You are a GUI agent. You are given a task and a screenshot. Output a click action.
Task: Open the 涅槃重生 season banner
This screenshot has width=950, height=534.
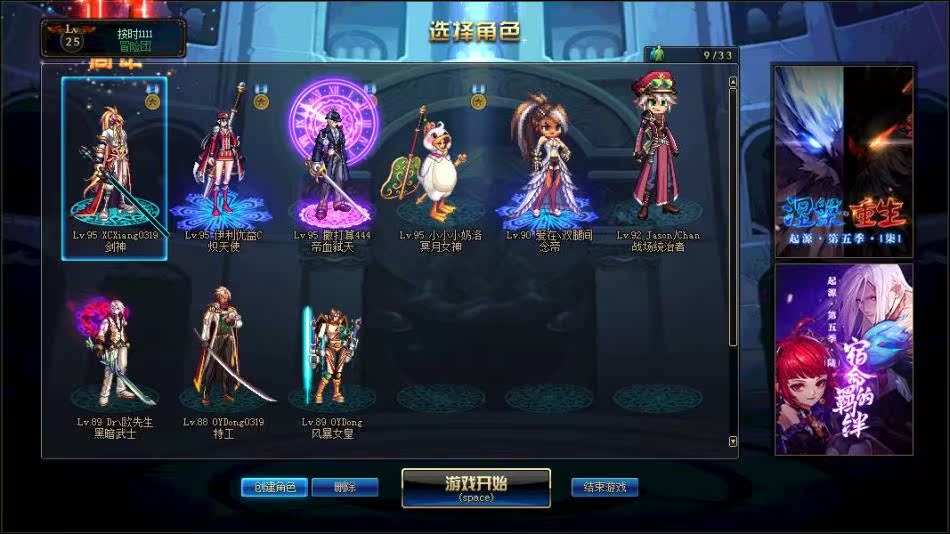[844, 161]
